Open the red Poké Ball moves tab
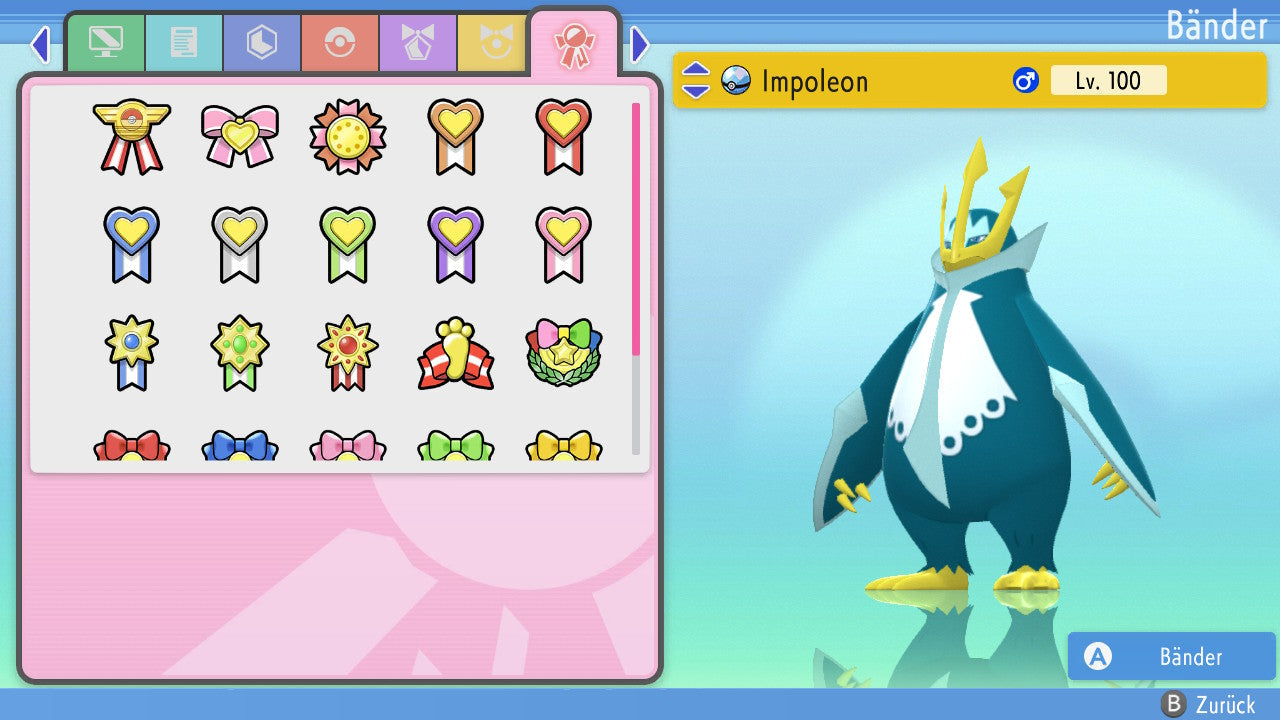 340,43
